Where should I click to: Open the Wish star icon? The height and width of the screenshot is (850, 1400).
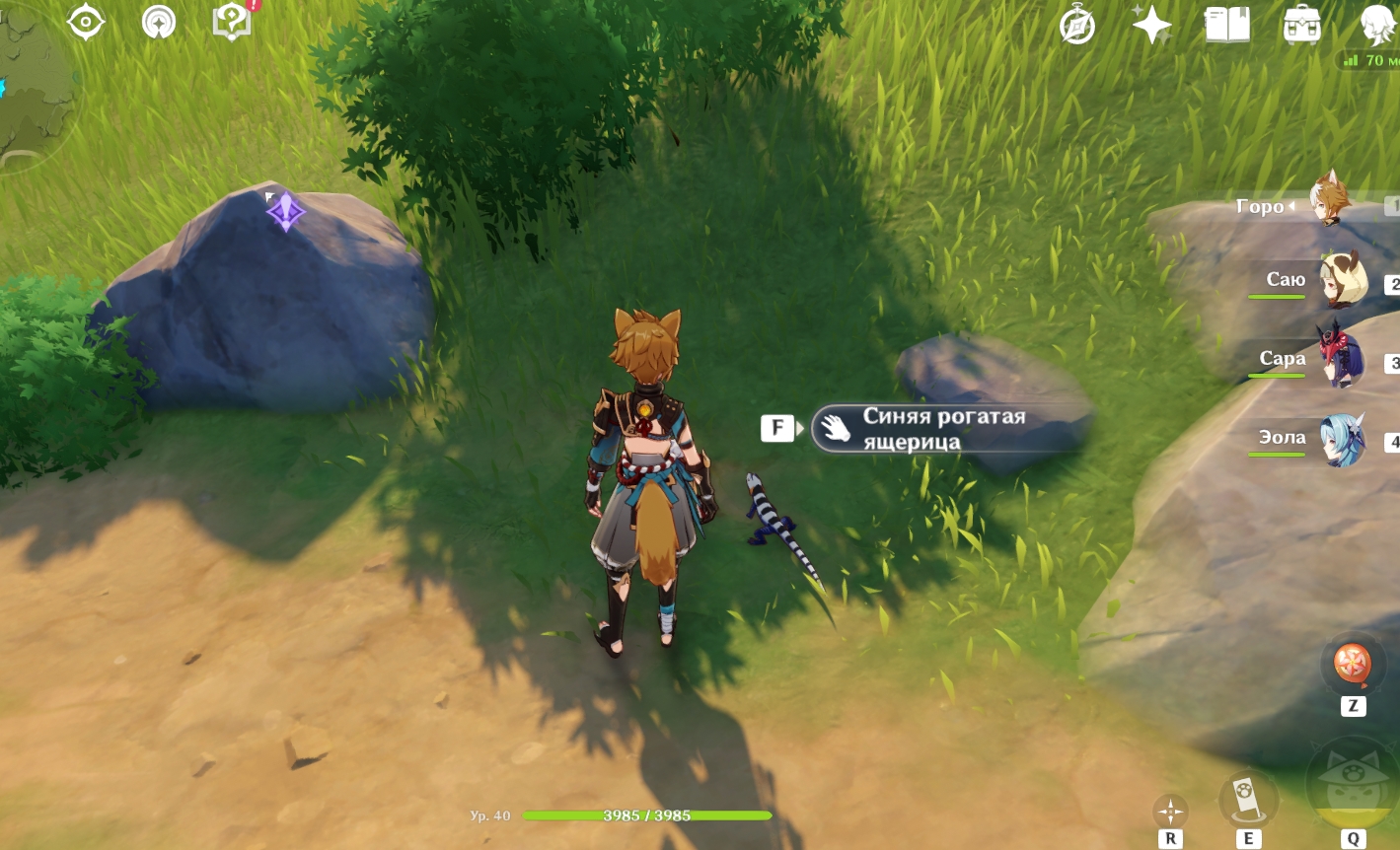[x=1151, y=24]
